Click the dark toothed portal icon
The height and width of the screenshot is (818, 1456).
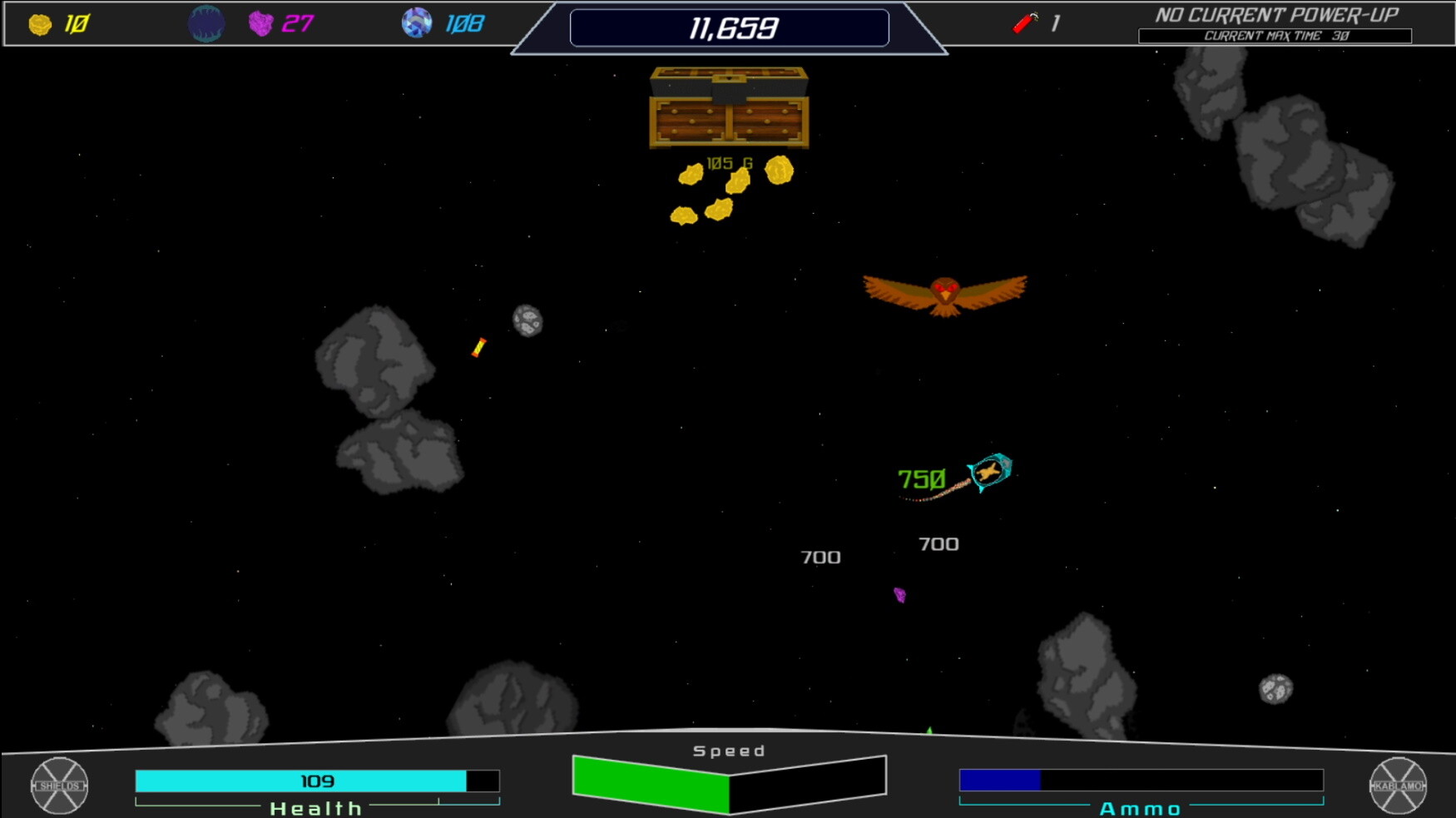point(206,23)
